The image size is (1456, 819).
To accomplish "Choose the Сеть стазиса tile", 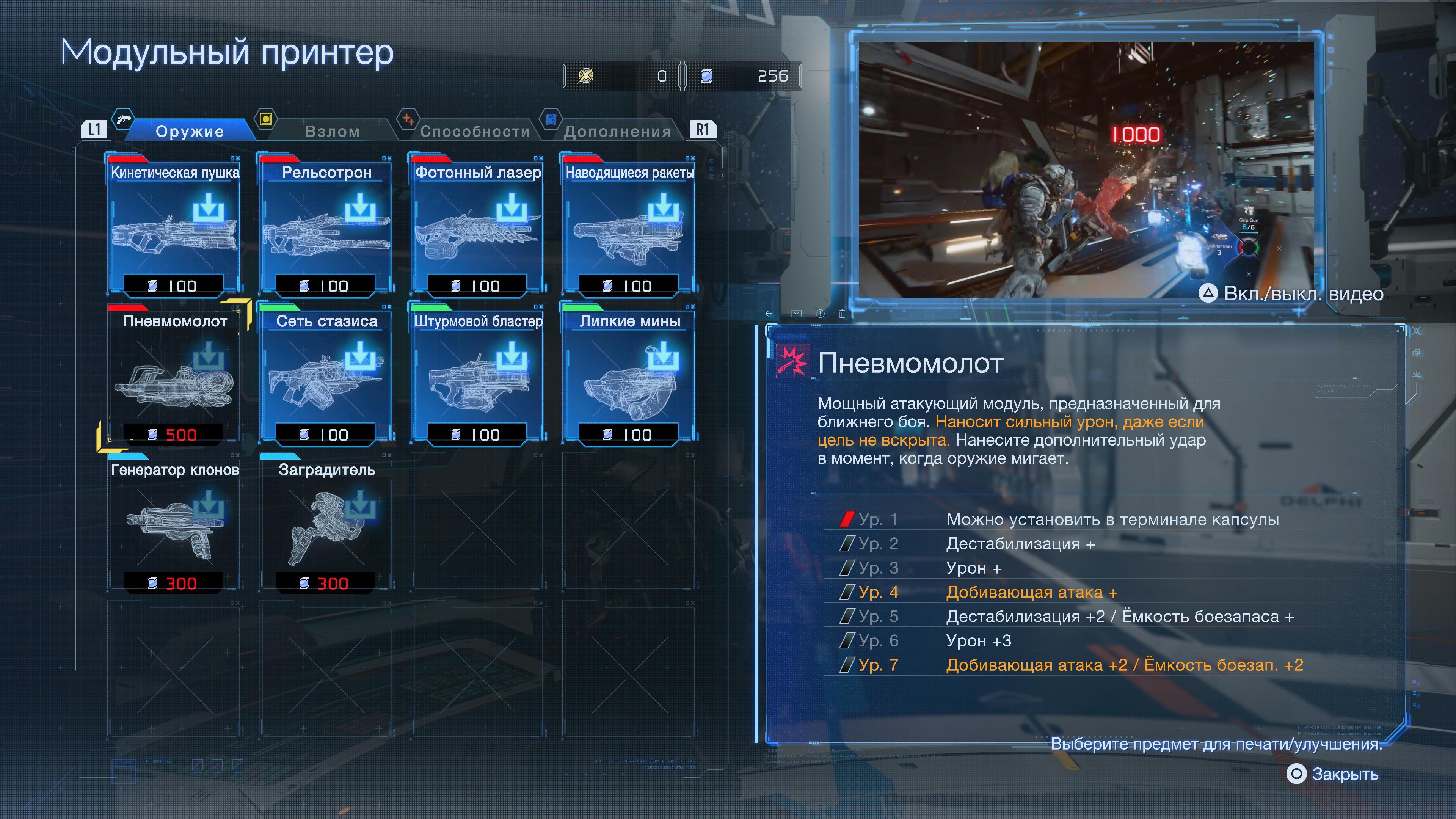I will click(x=326, y=375).
